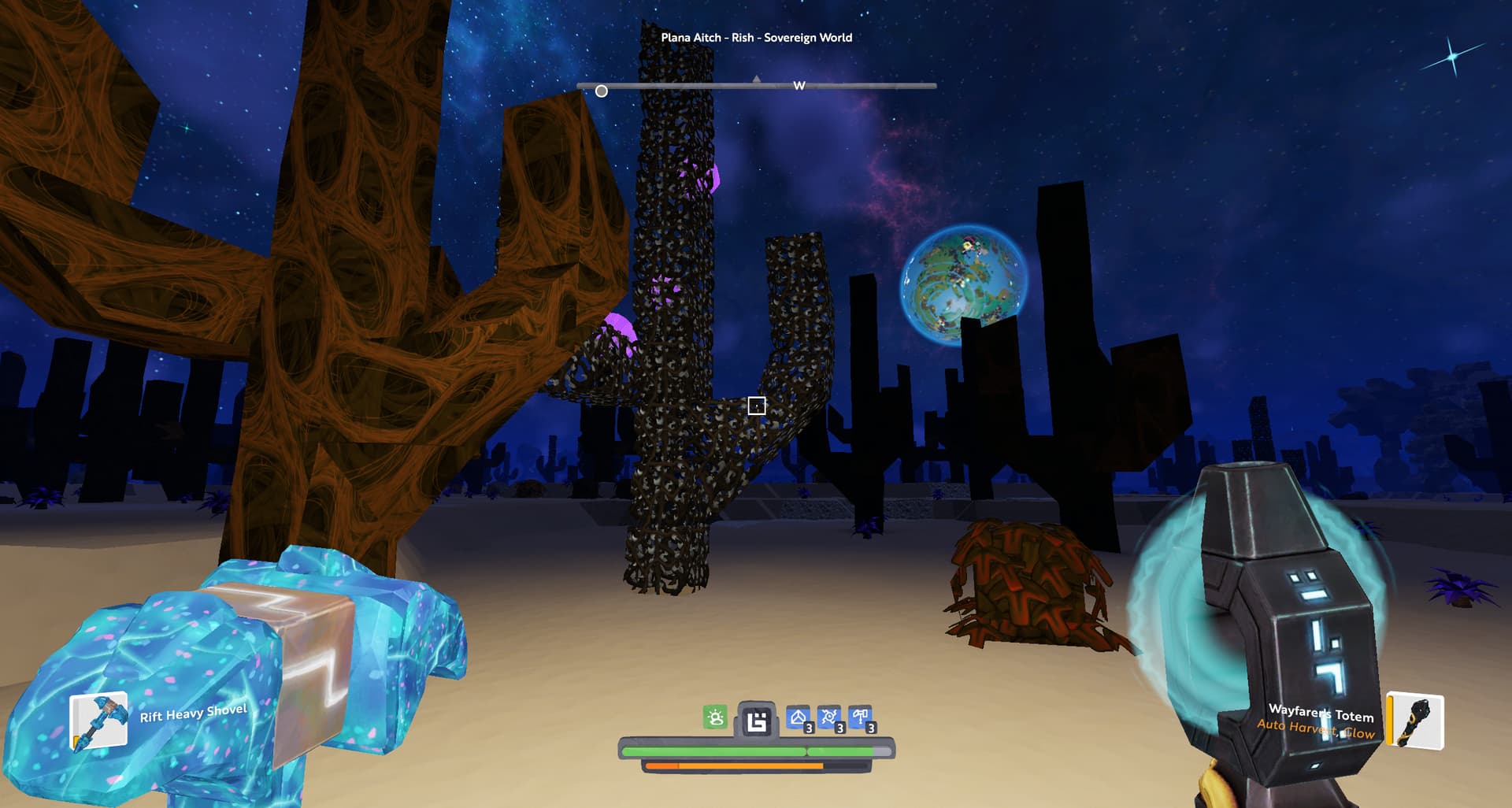The width and height of the screenshot is (1512, 808).
Task: Click the green glowing-person buff icon
Action: click(x=715, y=717)
